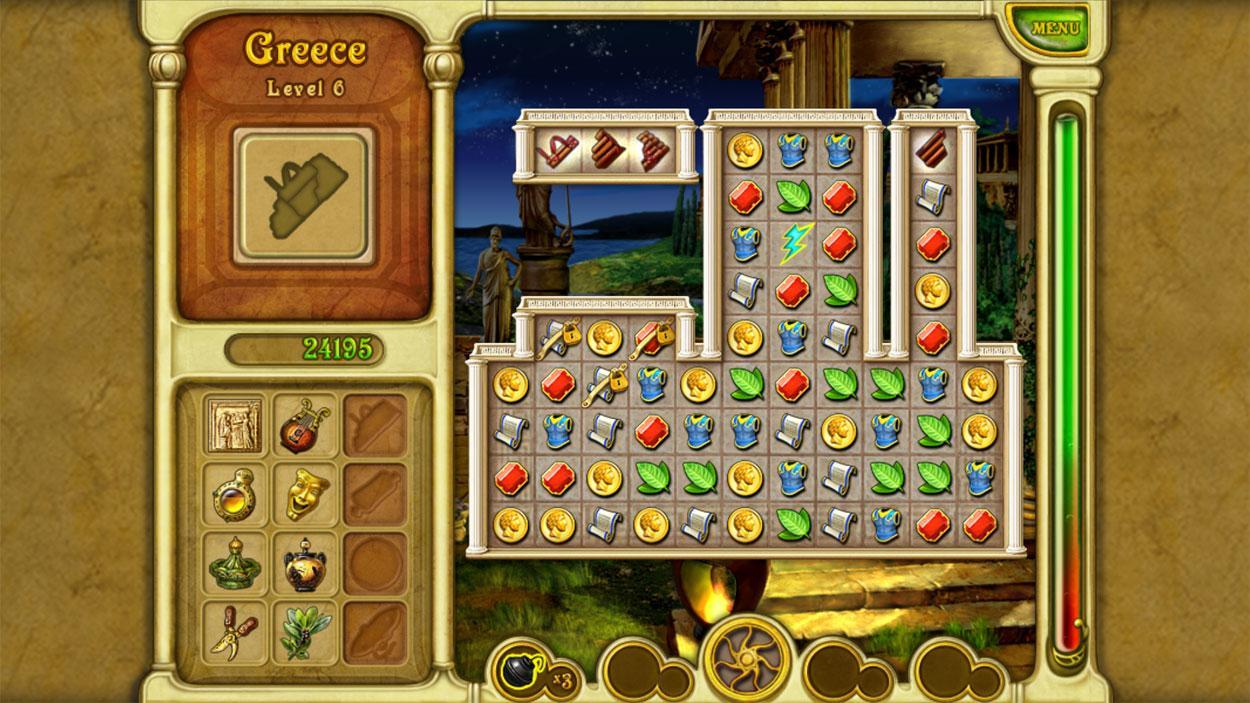Select the black amphora vase artifact
The image size is (1250, 703).
point(305,564)
